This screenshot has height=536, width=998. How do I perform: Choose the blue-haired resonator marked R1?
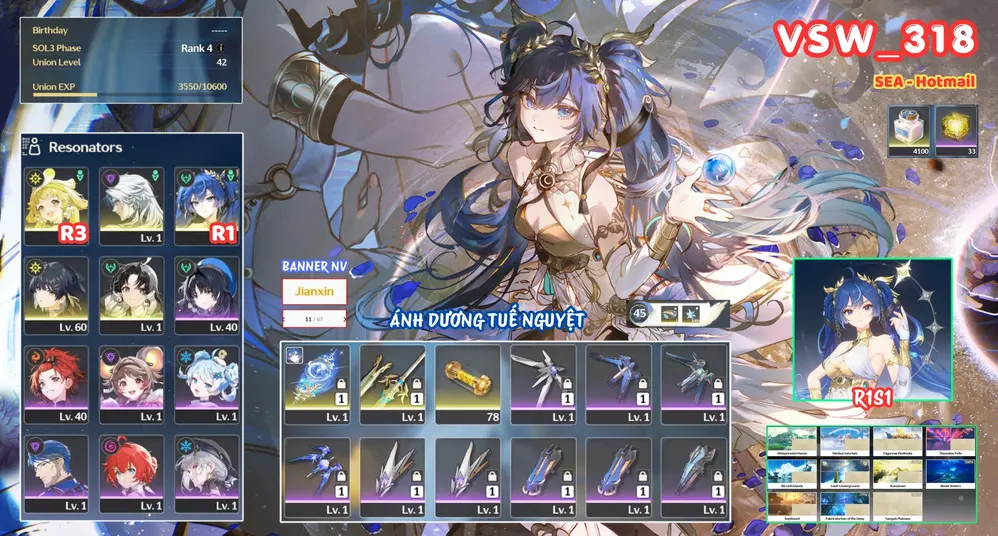(204, 208)
